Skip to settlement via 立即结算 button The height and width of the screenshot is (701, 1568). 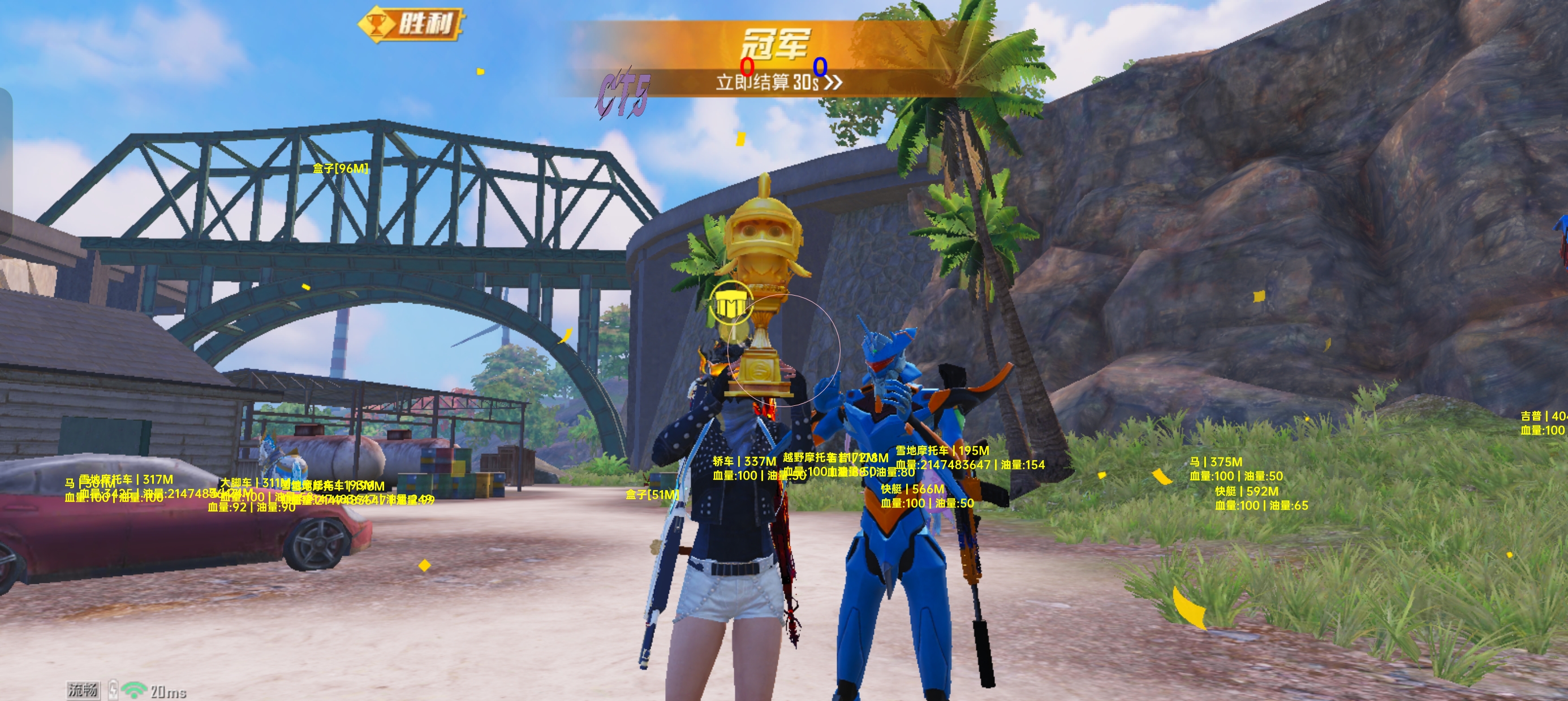(x=778, y=82)
